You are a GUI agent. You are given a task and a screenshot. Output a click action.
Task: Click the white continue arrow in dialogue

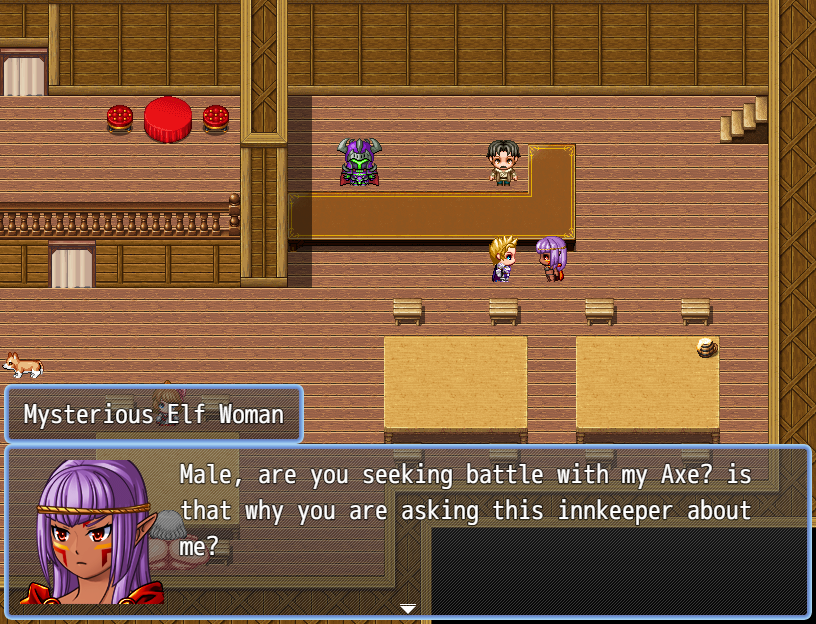coord(407,608)
